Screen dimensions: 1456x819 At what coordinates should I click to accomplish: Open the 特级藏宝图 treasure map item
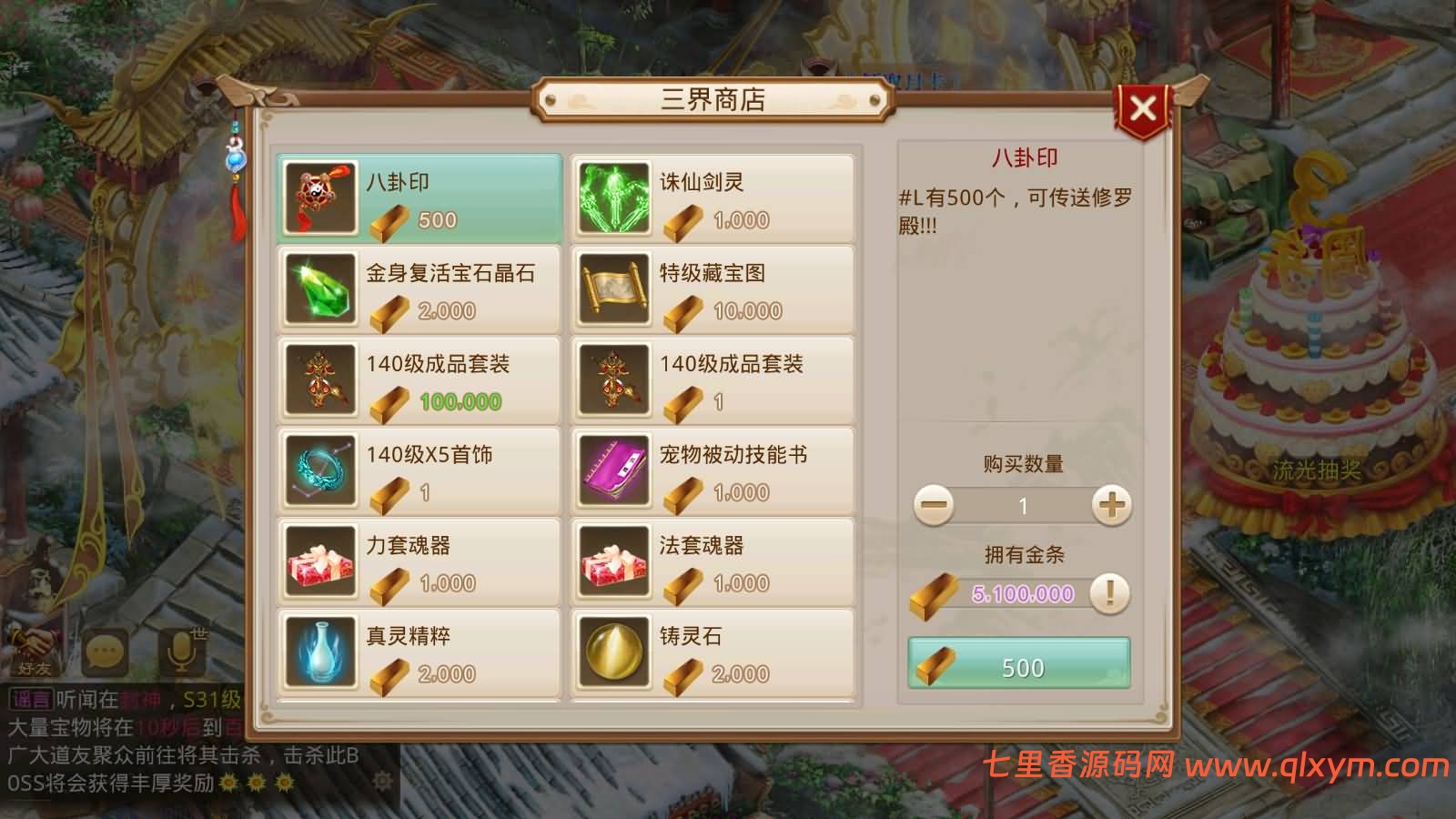614,288
